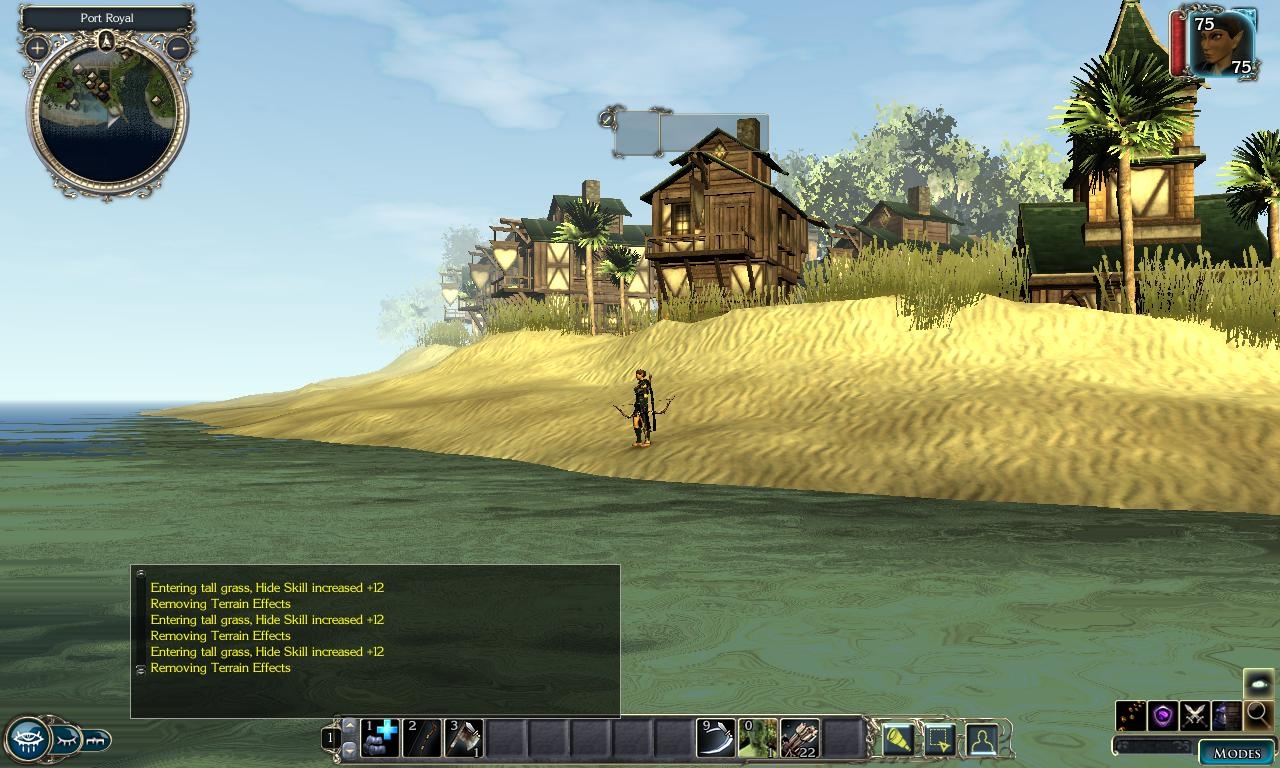Click the large eye button at bottom-left
This screenshot has height=768, width=1280.
pos(25,740)
